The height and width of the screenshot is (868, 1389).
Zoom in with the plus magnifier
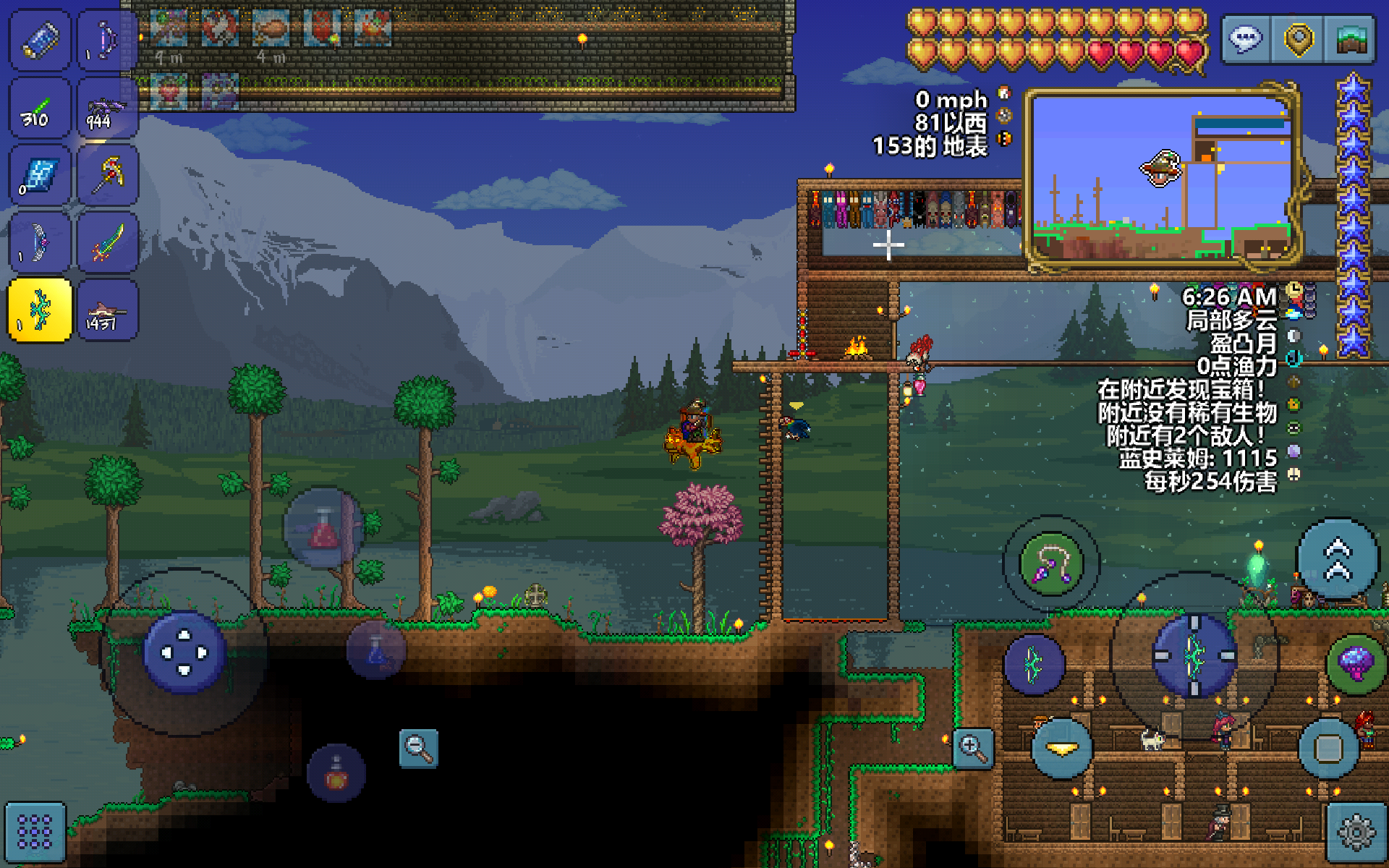pyautogui.click(x=972, y=748)
